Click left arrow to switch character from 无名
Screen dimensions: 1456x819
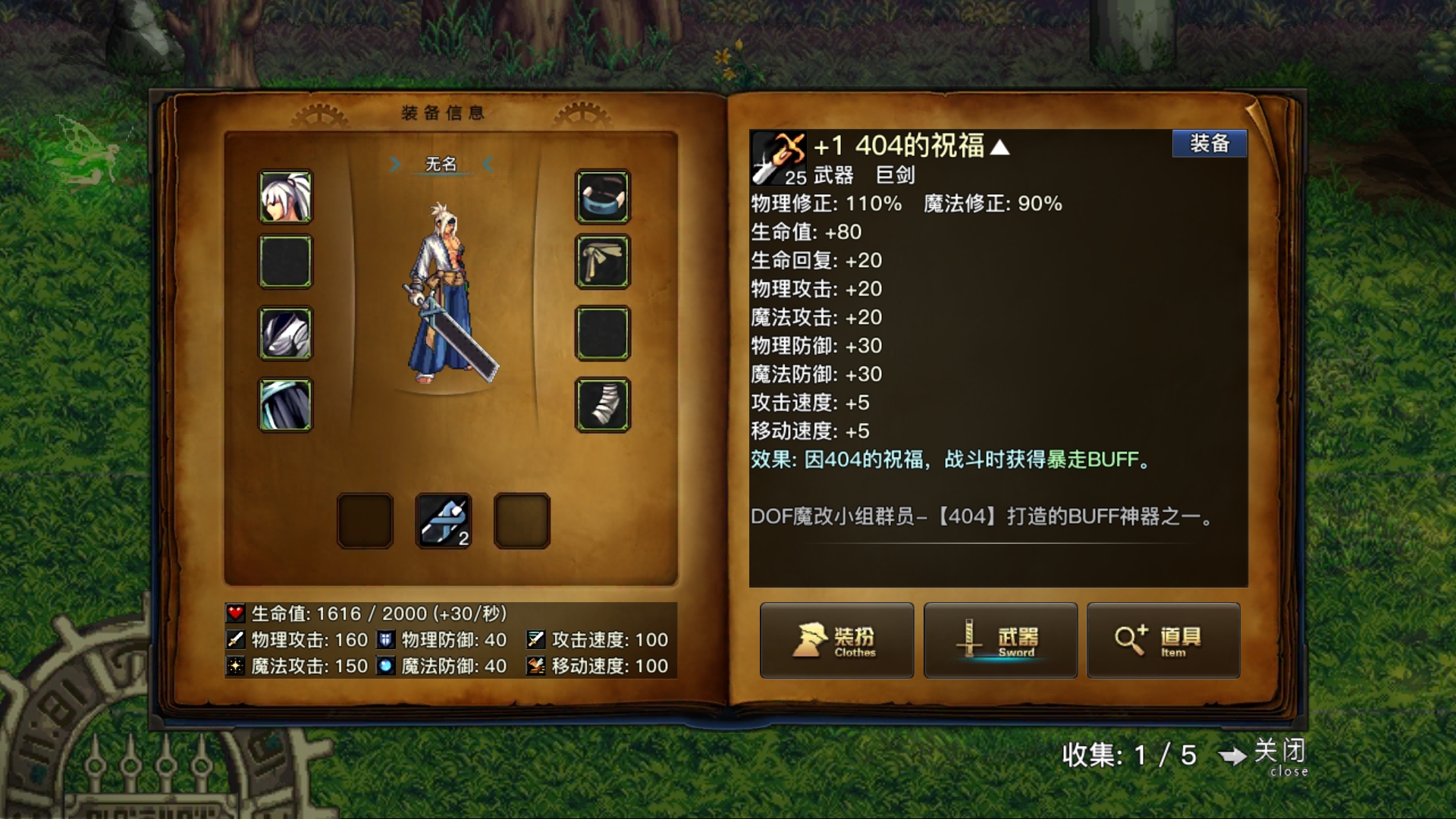click(396, 164)
